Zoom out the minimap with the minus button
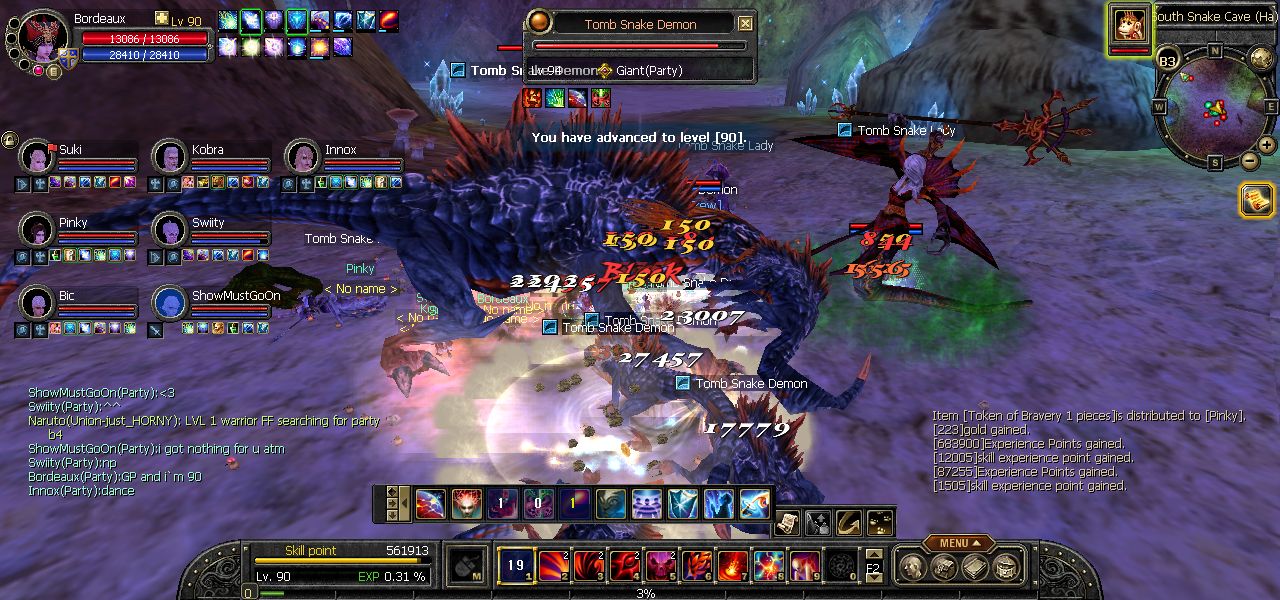The width and height of the screenshot is (1280, 600). tap(1249, 161)
